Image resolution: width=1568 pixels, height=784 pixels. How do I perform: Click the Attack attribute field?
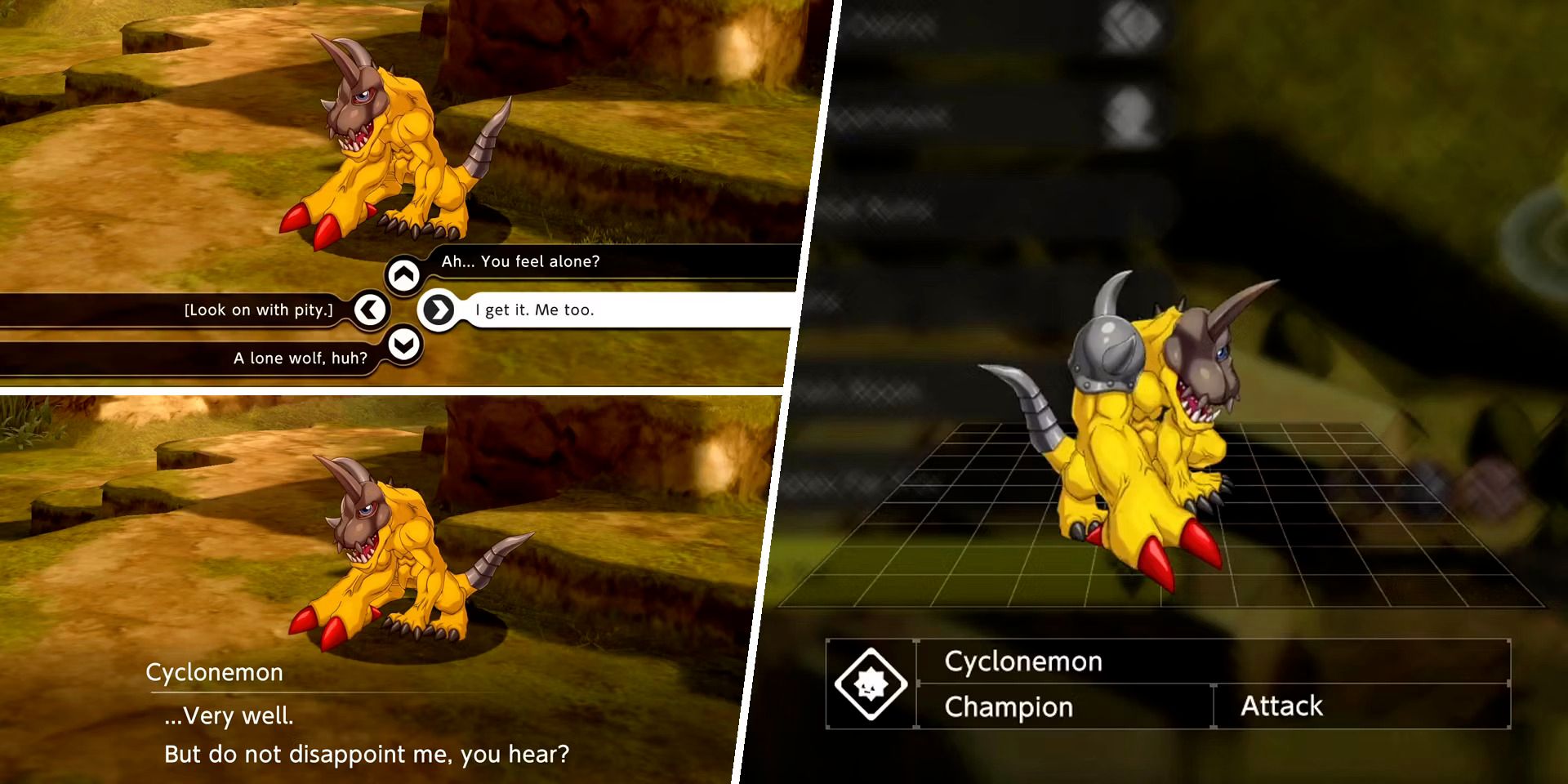click(x=1282, y=706)
